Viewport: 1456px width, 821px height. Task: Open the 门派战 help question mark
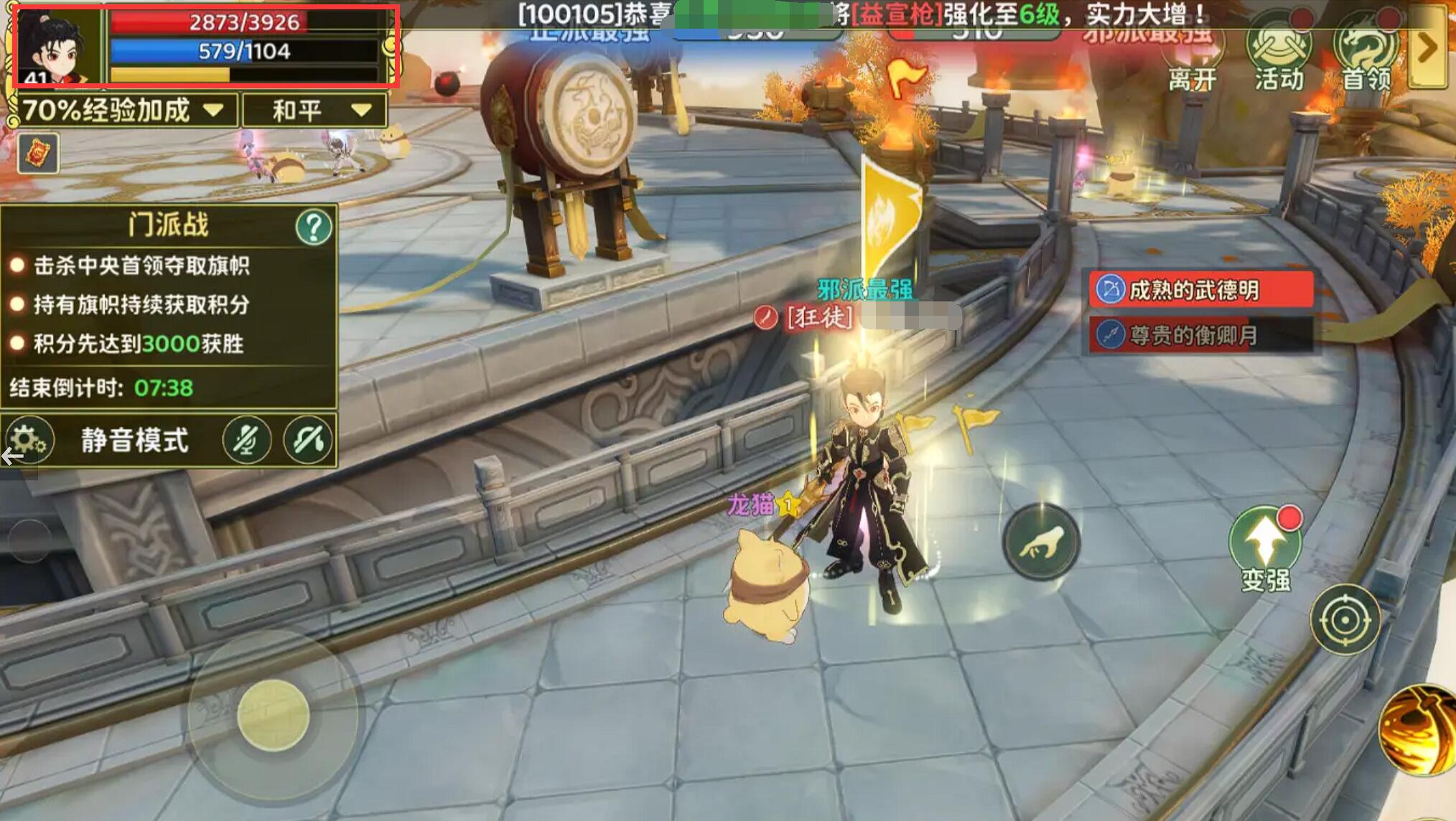point(314,227)
